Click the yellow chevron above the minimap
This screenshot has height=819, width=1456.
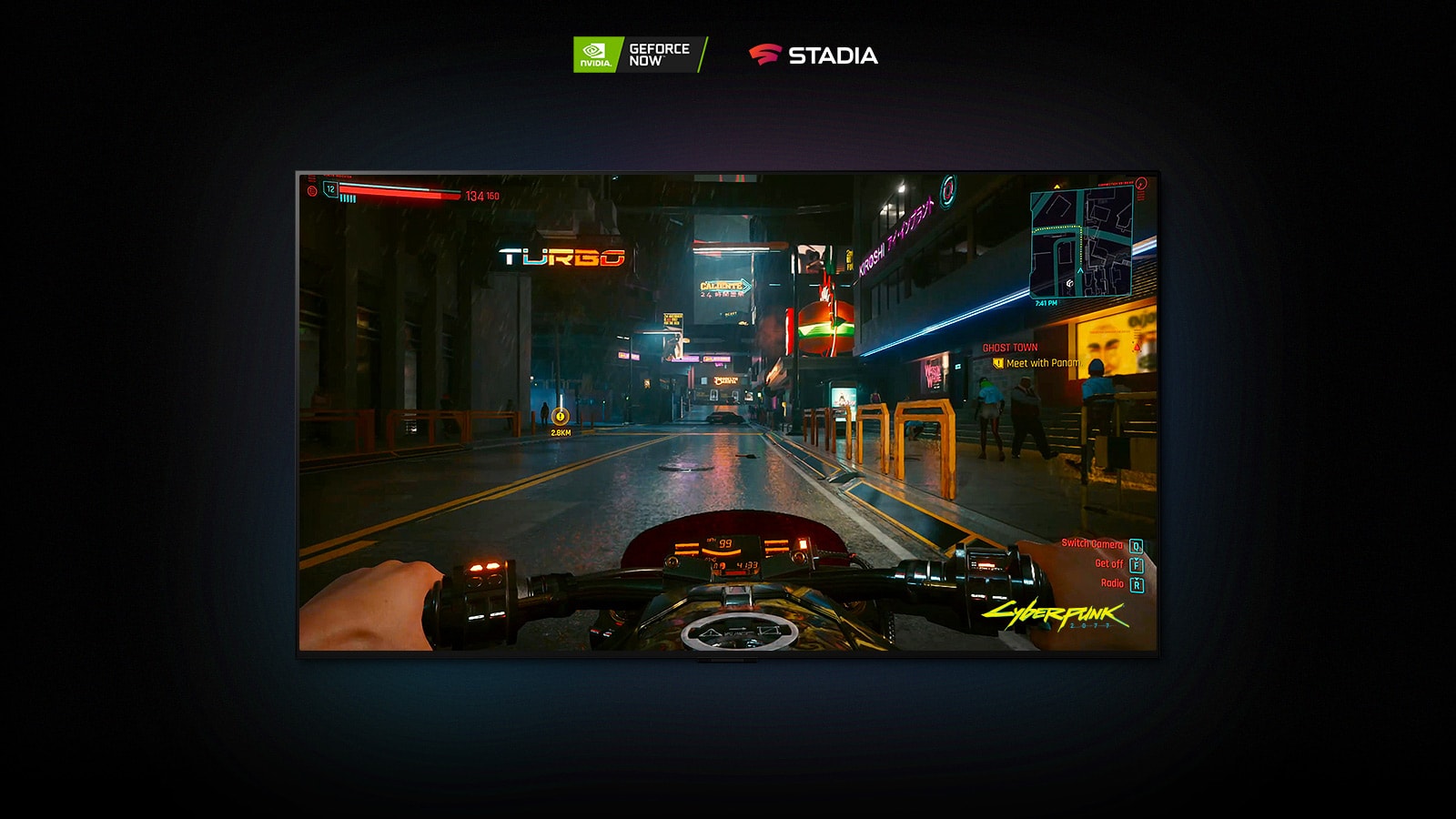tap(1057, 186)
